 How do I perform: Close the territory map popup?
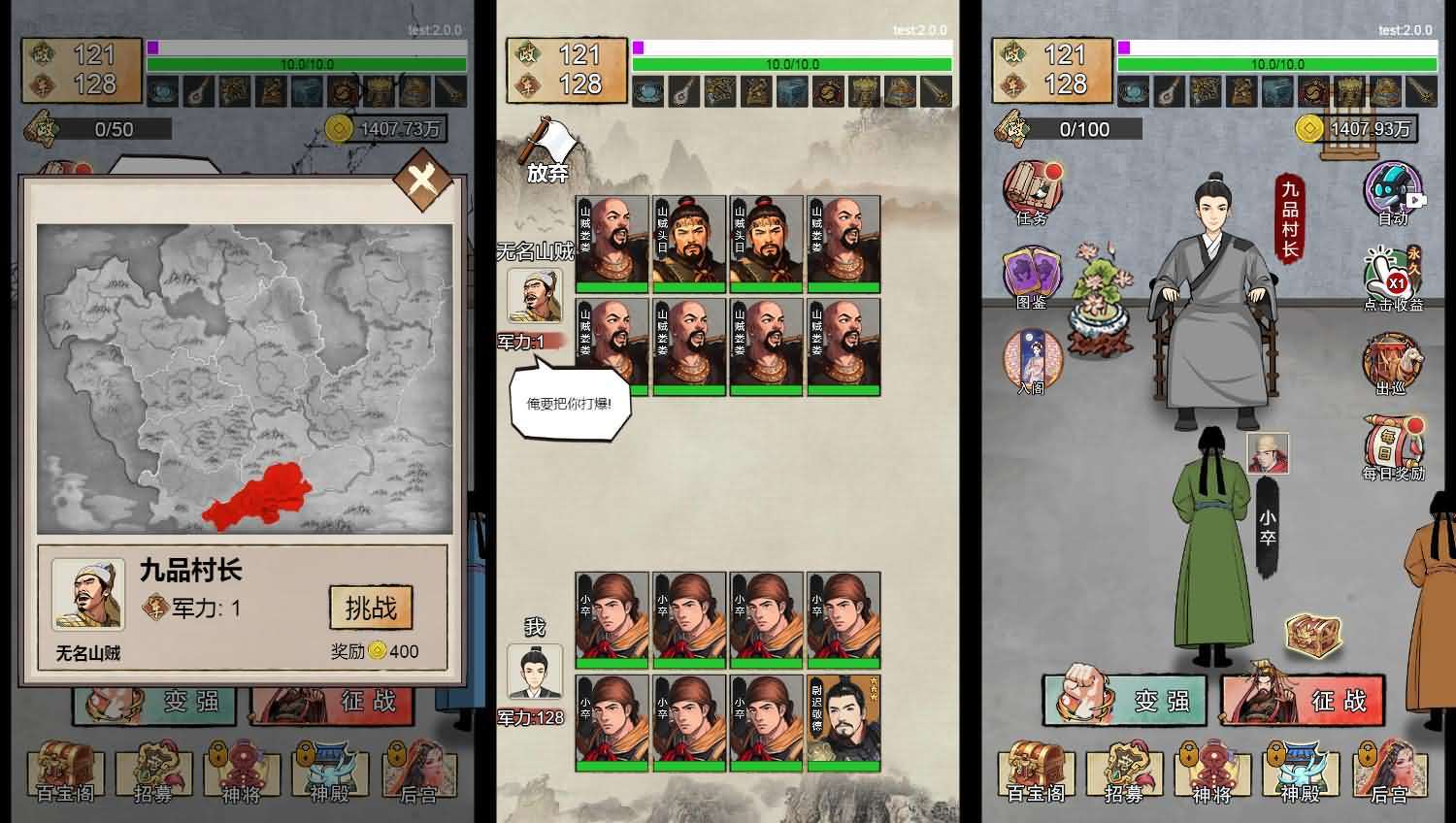pos(422,181)
